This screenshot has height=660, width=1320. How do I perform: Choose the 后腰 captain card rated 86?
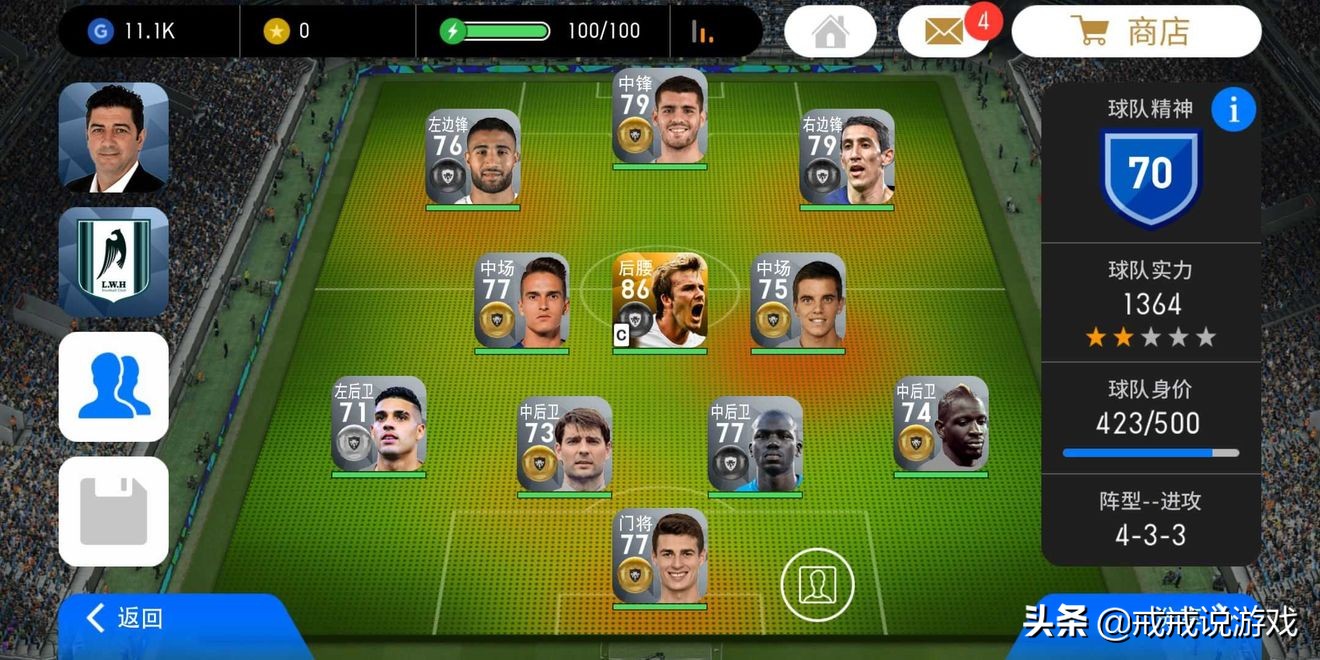tap(660, 301)
